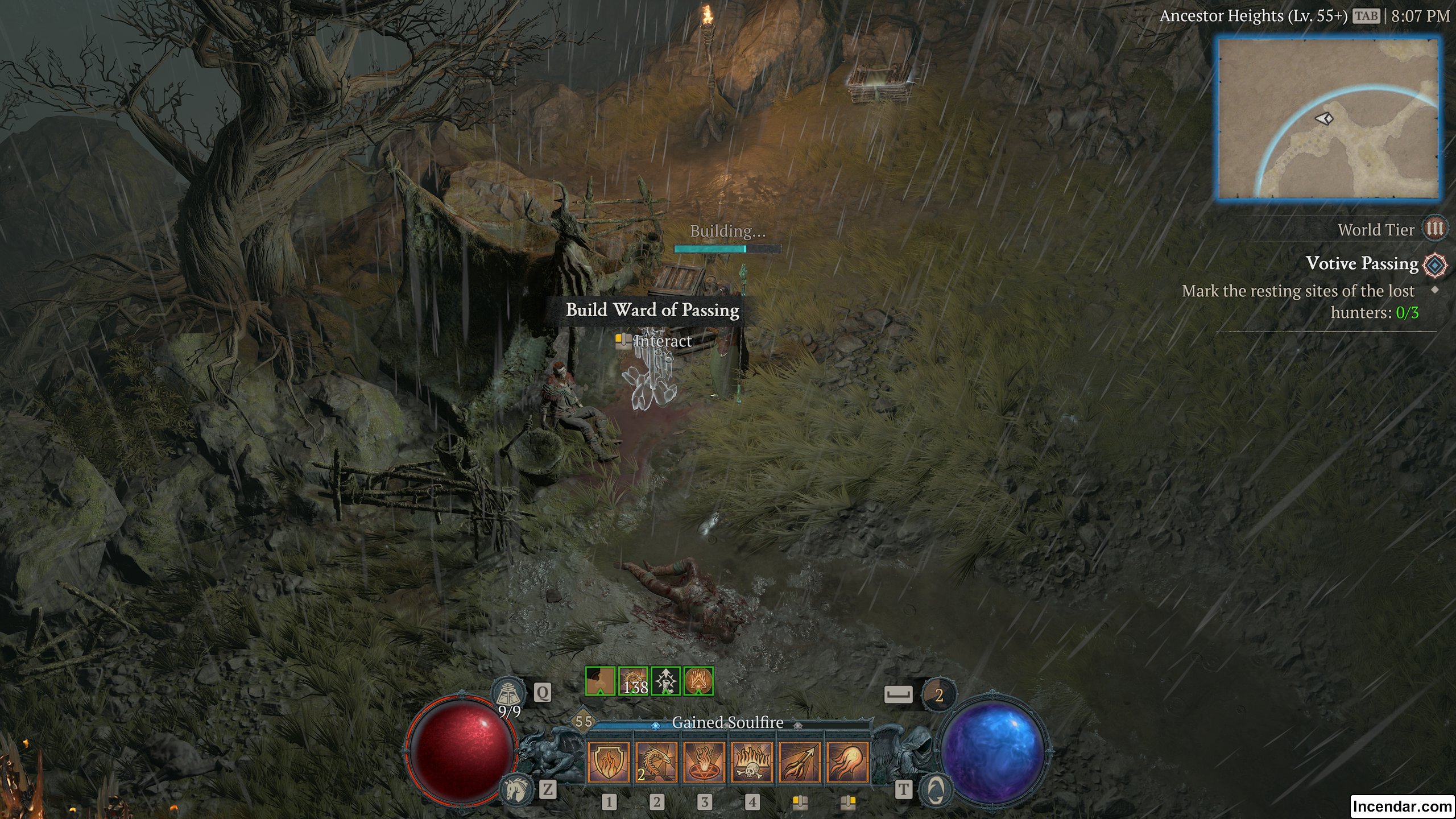
Task: Summon the mount with the horse icon
Action: pos(516,789)
